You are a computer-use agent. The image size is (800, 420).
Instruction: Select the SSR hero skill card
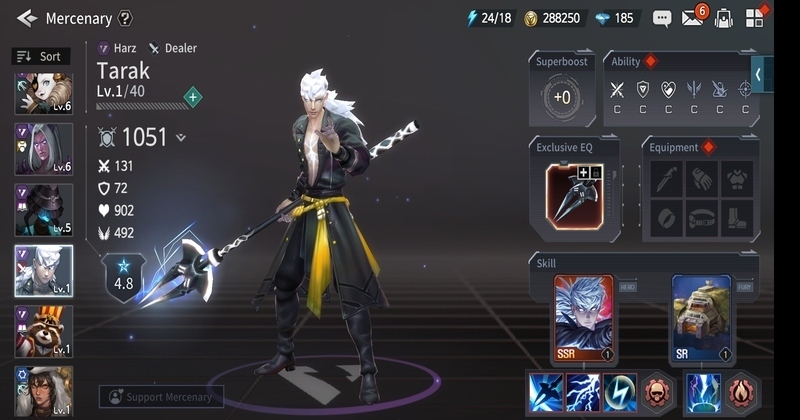585,318
